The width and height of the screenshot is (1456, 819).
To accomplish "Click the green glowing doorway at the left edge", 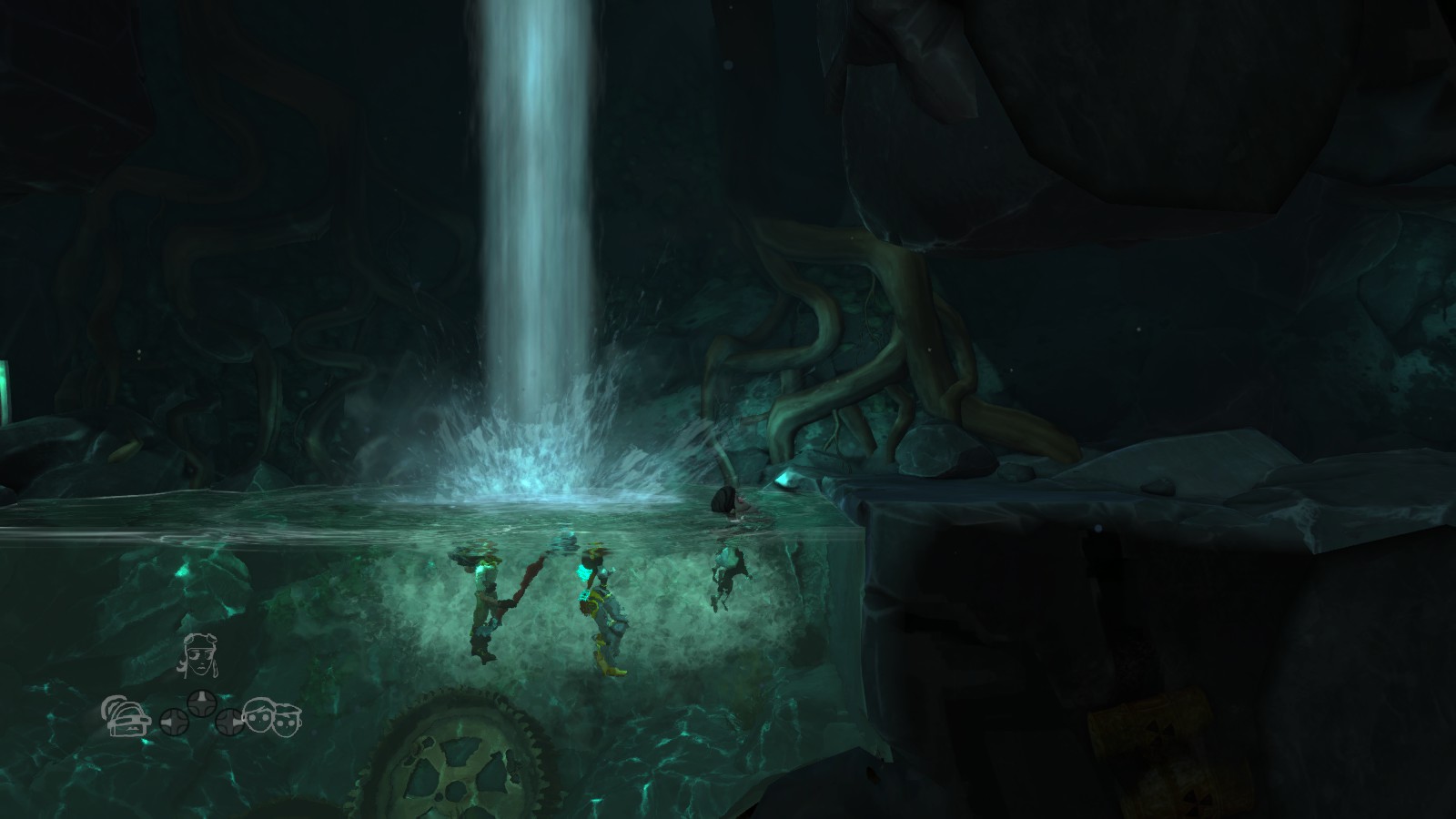I will 5,391.
